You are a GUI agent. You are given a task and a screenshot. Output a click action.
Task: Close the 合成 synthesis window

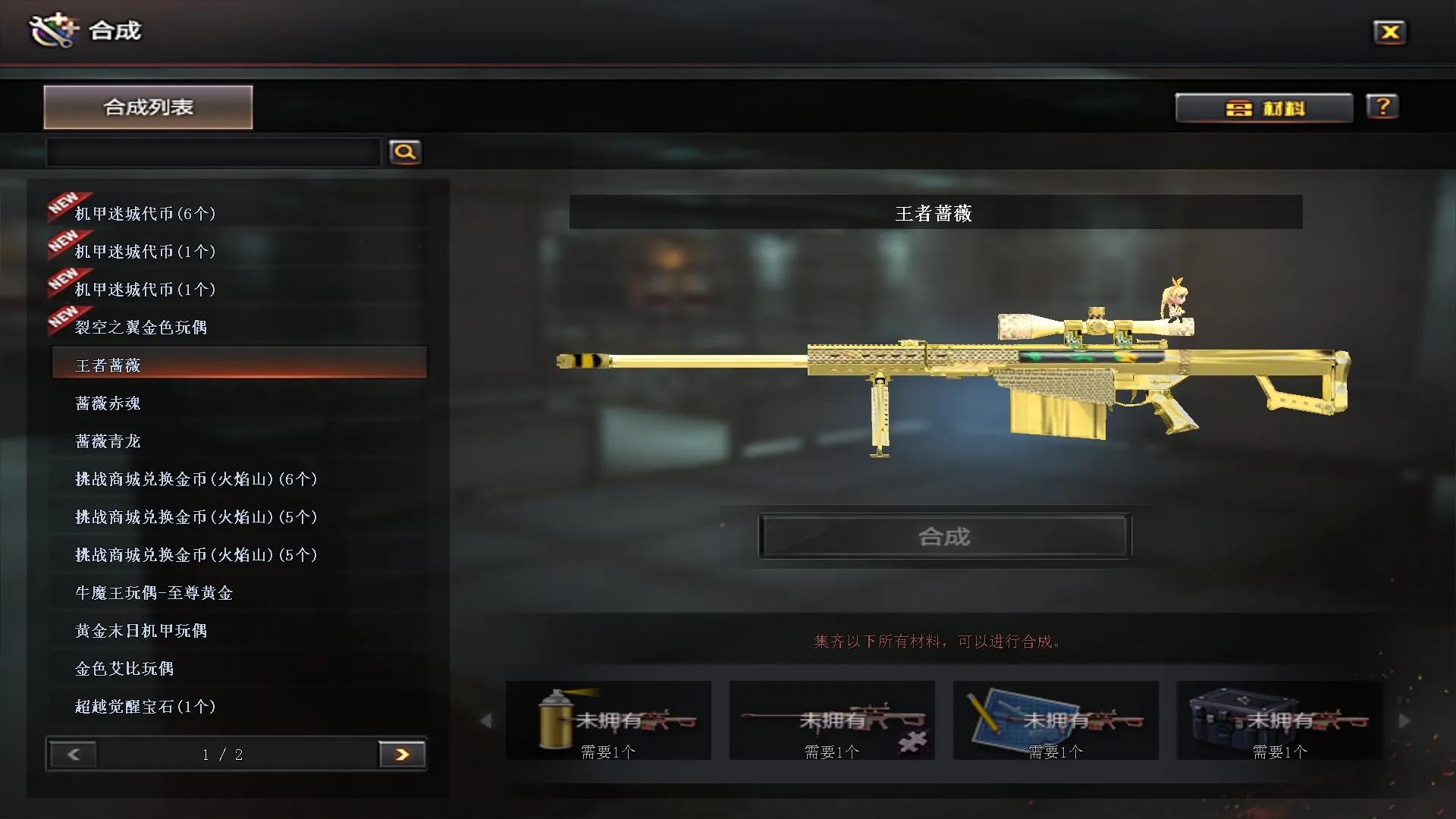1389,32
